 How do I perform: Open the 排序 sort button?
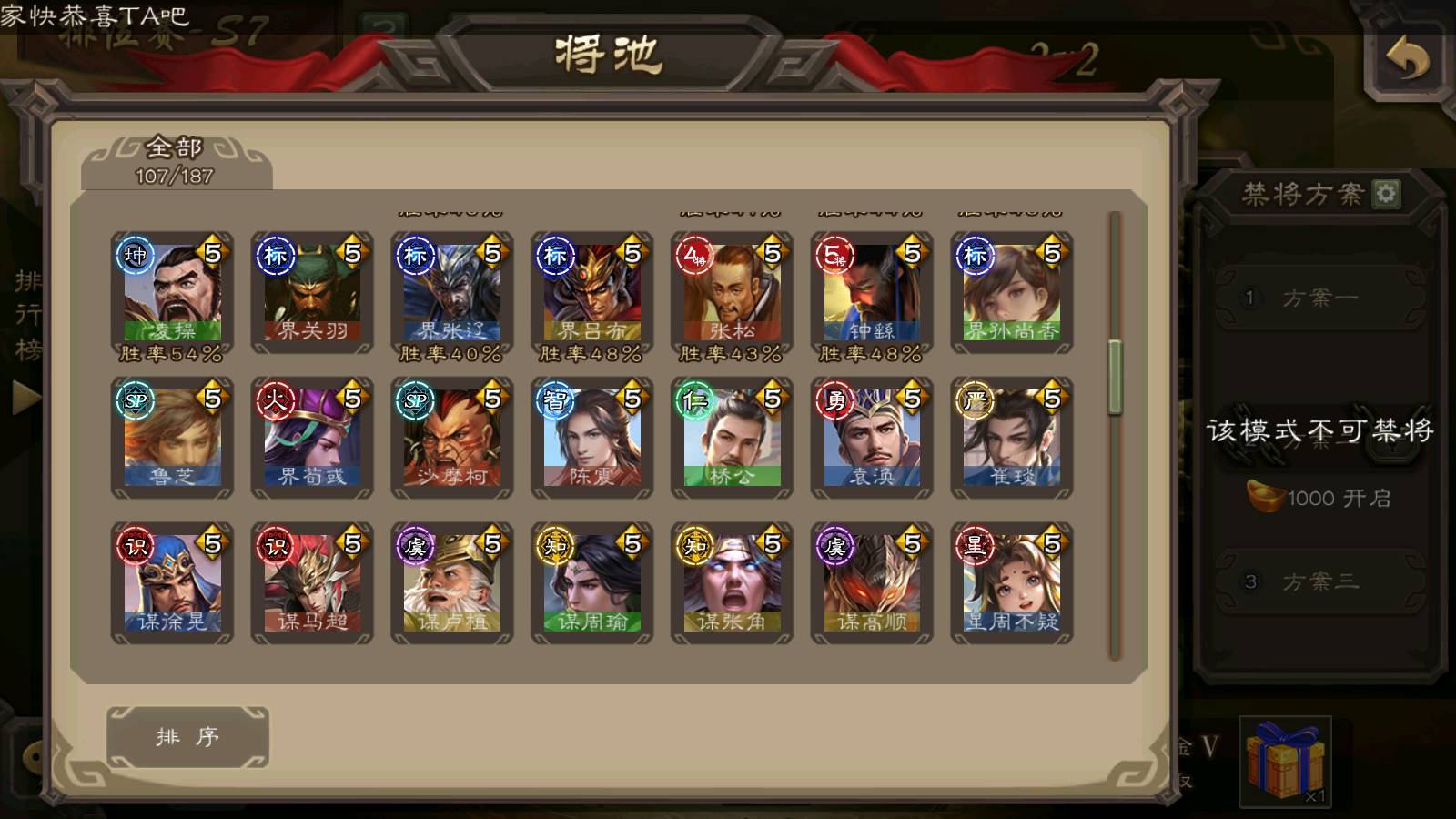point(187,736)
